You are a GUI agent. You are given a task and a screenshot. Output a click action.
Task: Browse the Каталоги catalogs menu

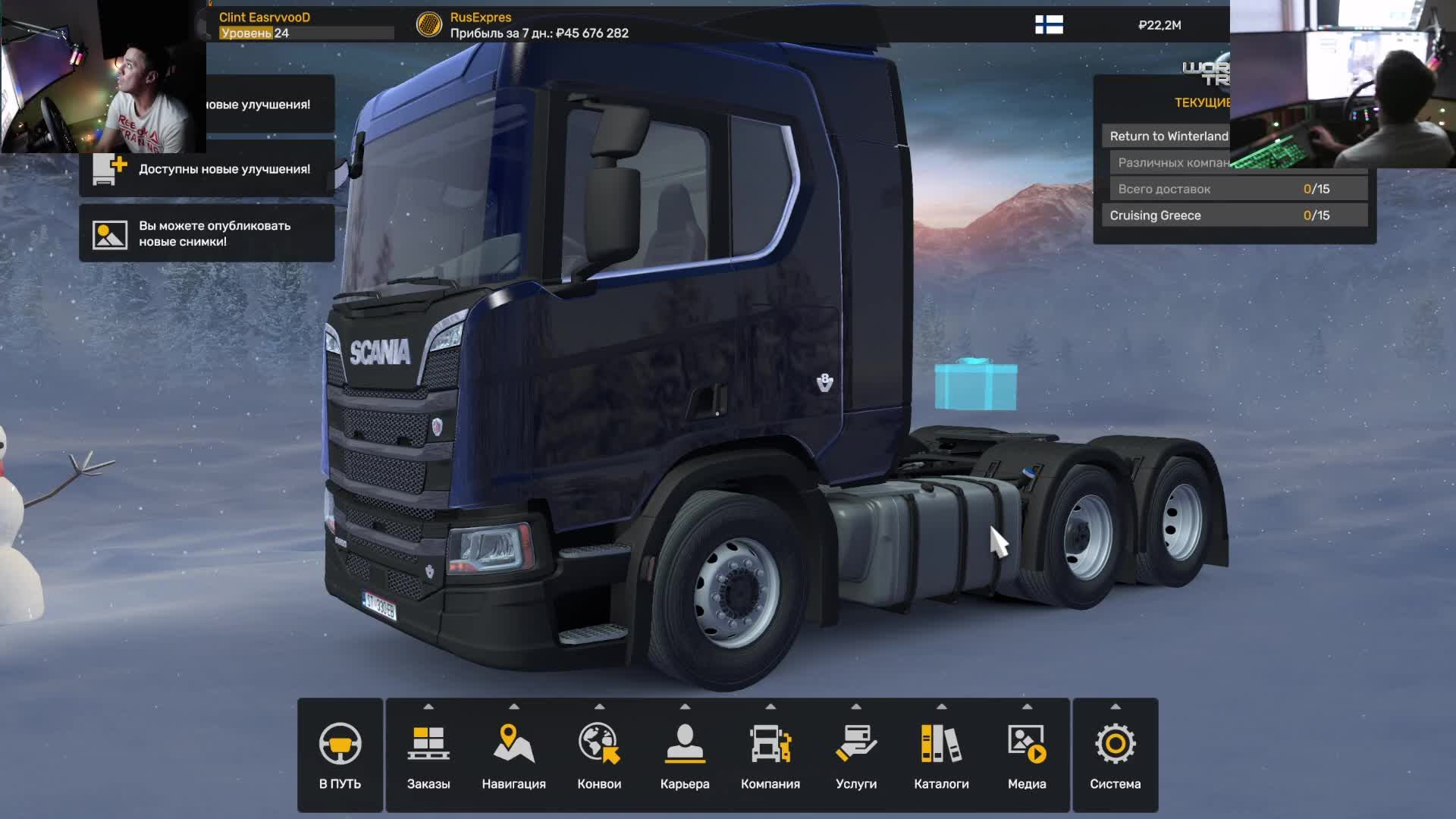pos(941,755)
